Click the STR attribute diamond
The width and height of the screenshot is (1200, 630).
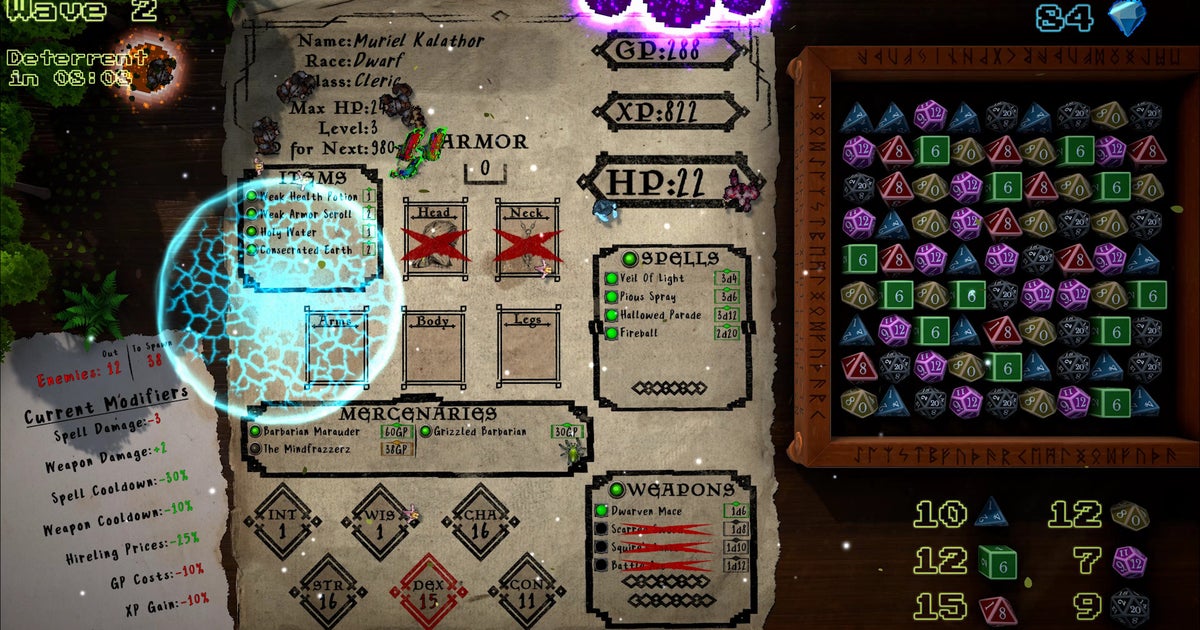tap(329, 594)
